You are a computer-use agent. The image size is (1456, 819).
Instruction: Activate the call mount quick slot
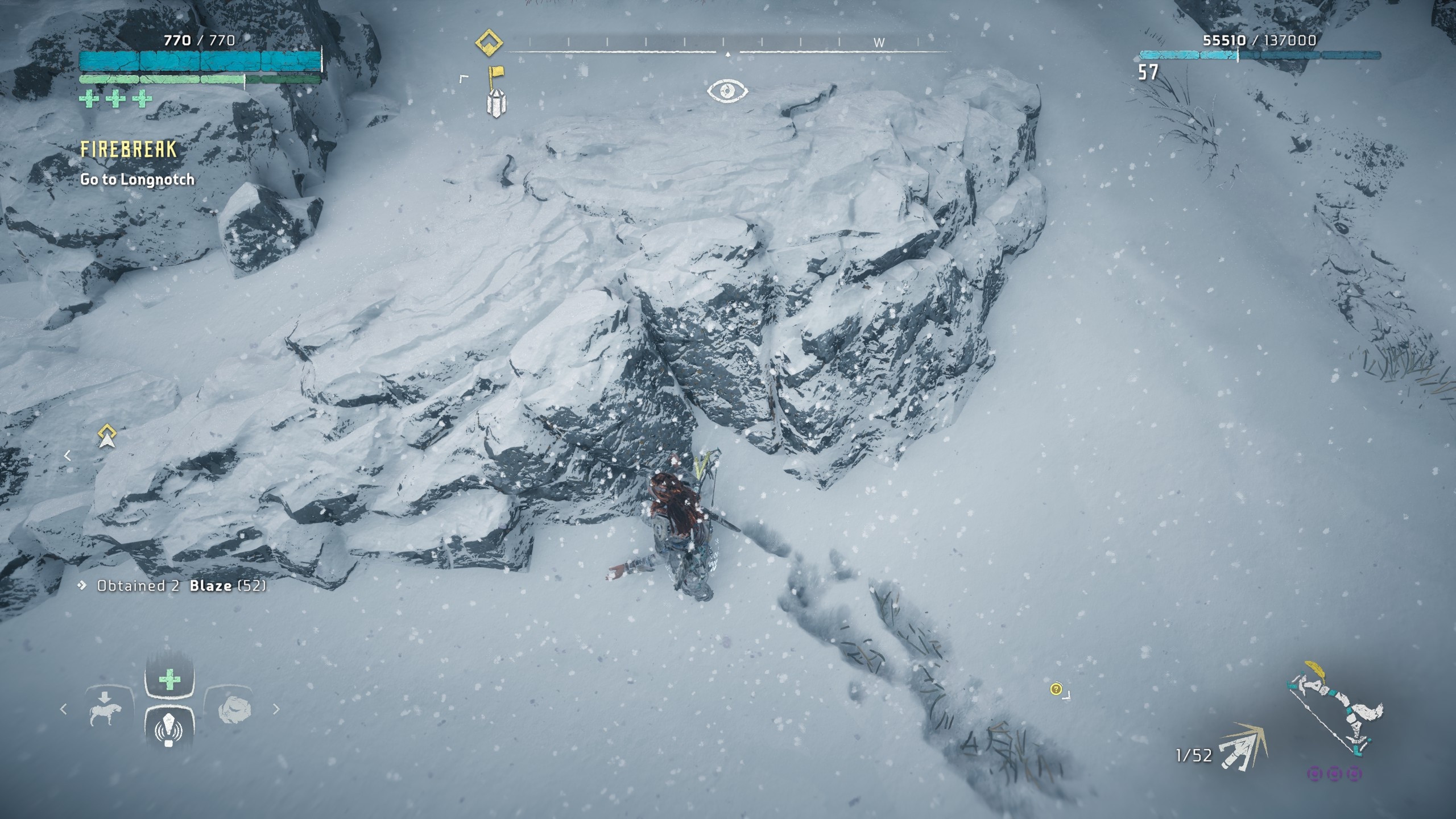[x=106, y=709]
